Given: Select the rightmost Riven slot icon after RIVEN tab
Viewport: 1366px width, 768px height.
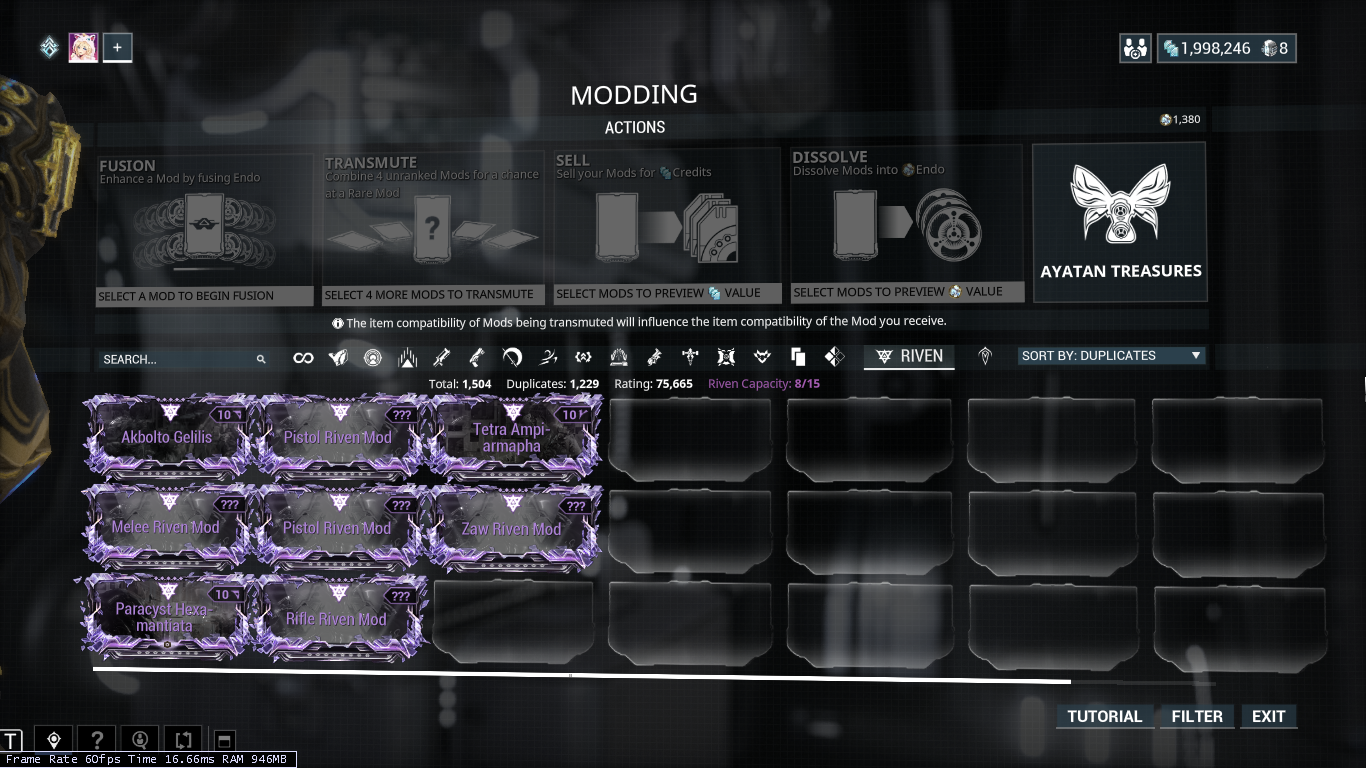Looking at the screenshot, I should [986, 357].
